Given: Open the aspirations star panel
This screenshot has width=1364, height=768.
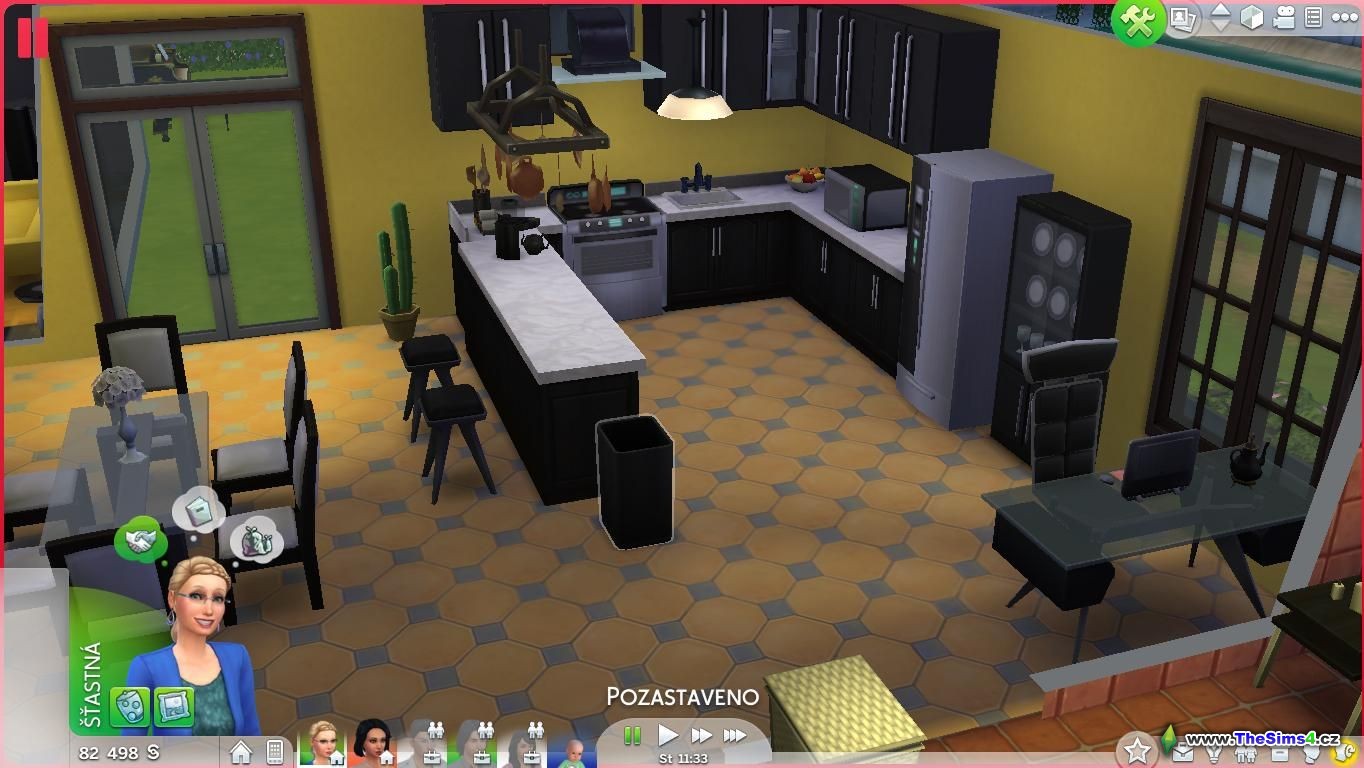Looking at the screenshot, I should tap(1136, 749).
